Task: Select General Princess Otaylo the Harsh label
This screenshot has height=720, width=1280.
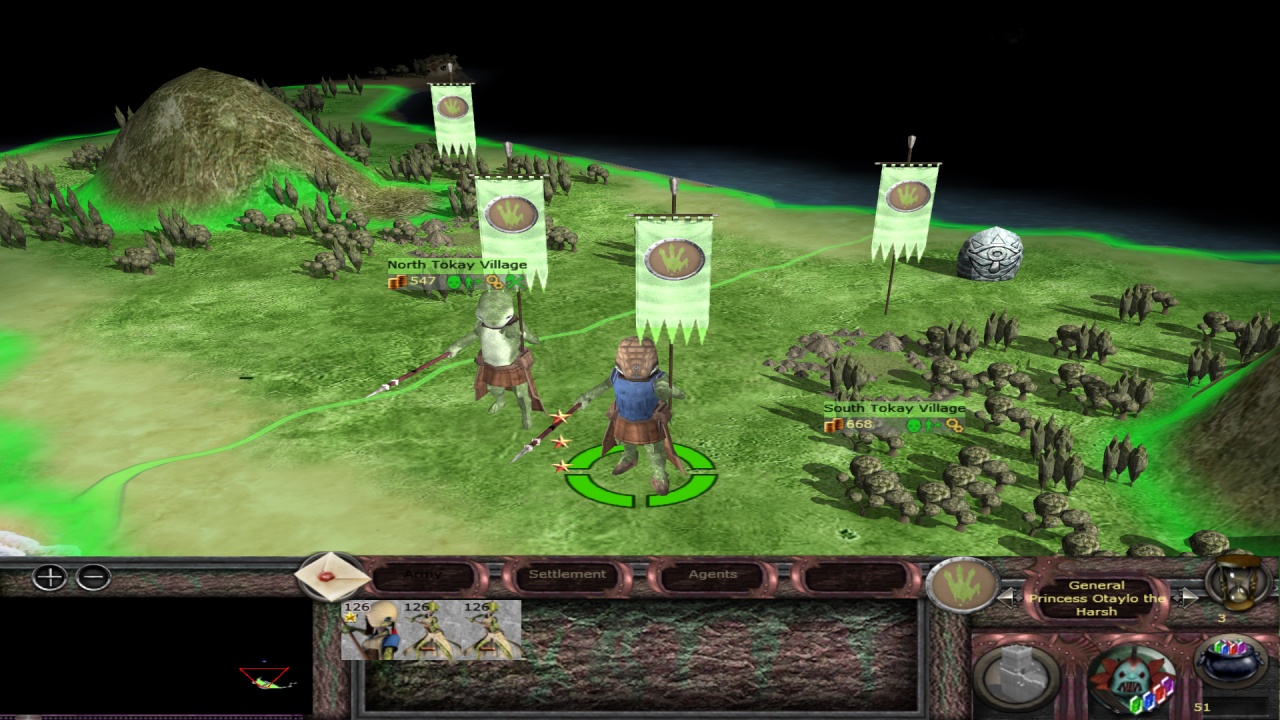Action: [x=1097, y=598]
